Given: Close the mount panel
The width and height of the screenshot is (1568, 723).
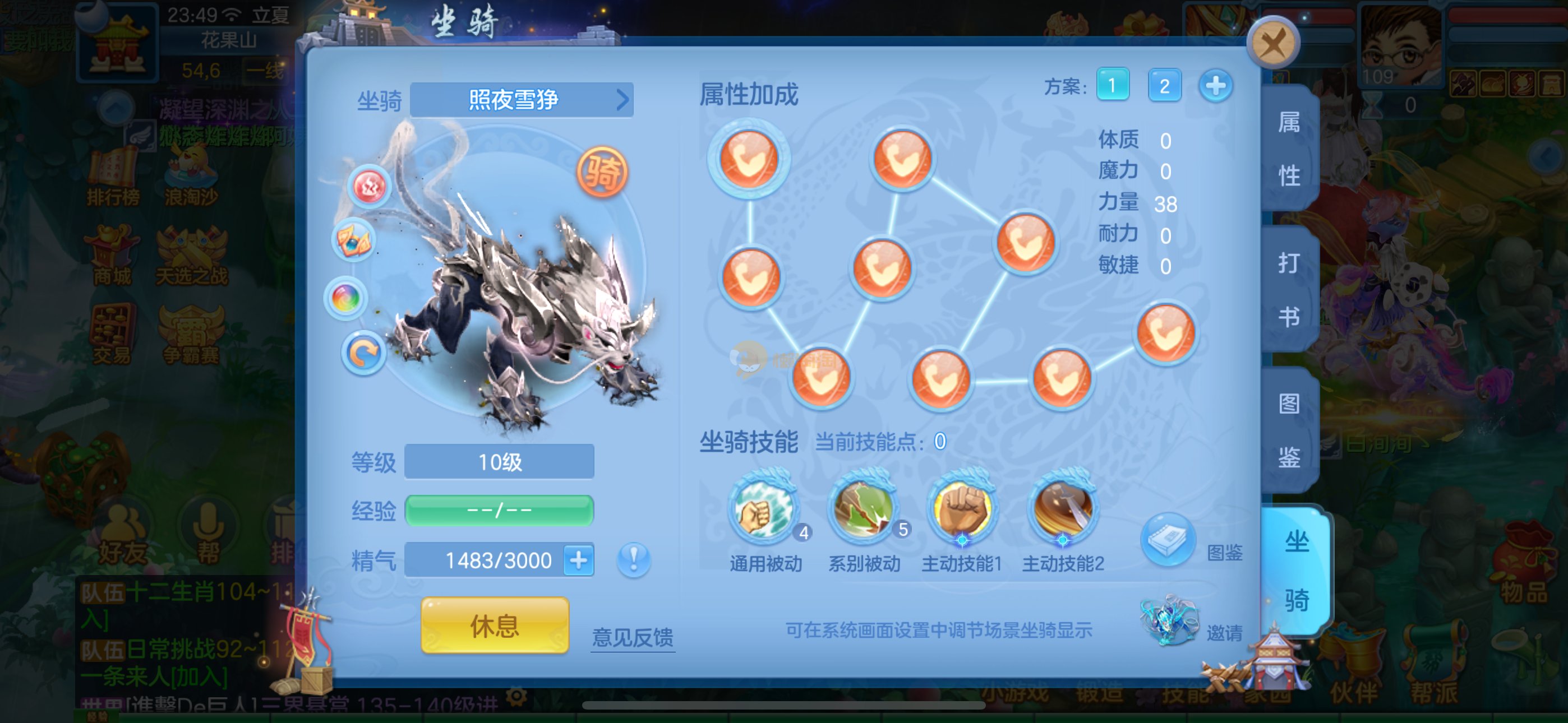Looking at the screenshot, I should point(1273,44).
